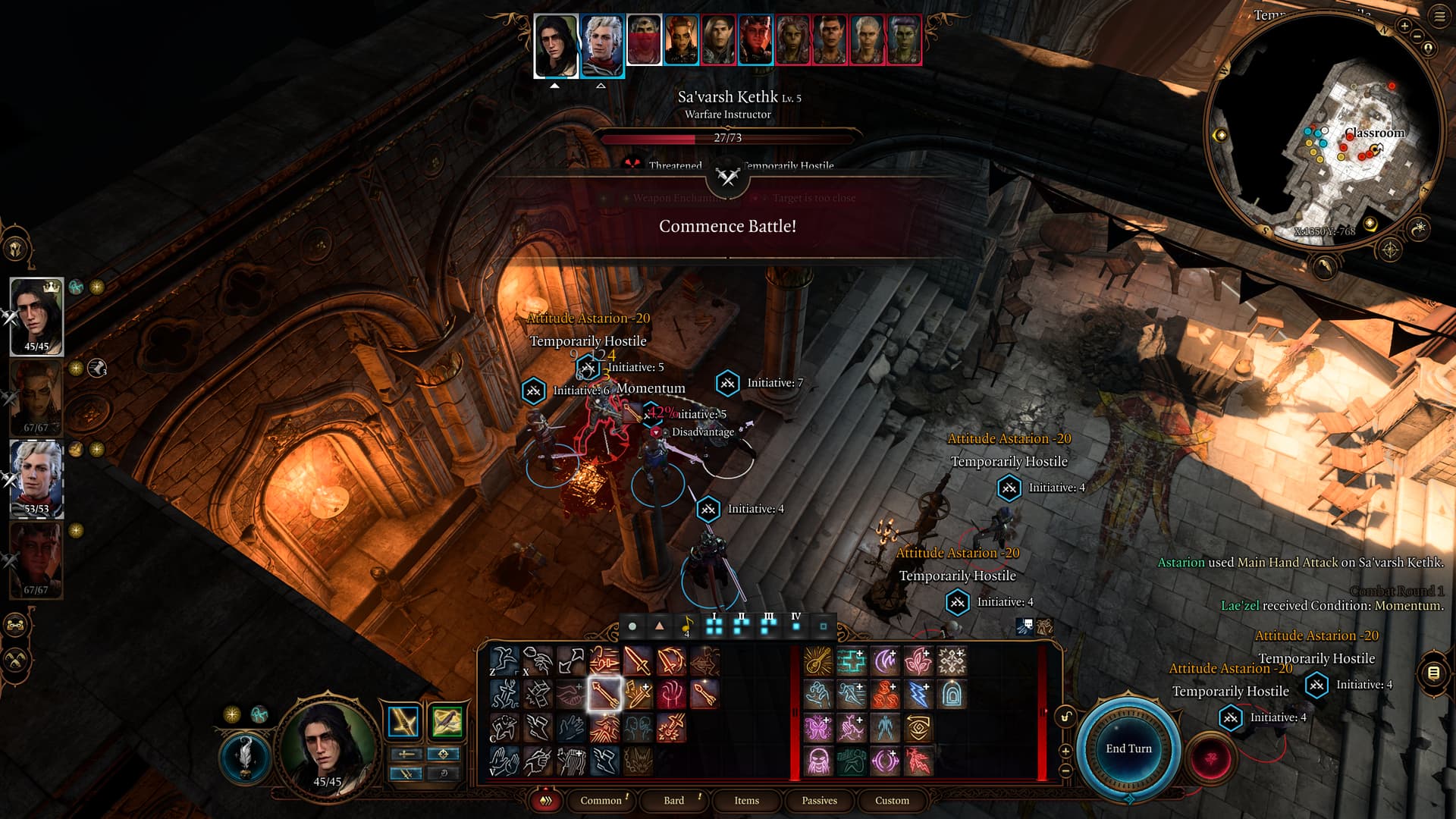The image size is (1456, 819).
Task: Choose the highlighted ranged arrow attack
Action: point(604,694)
